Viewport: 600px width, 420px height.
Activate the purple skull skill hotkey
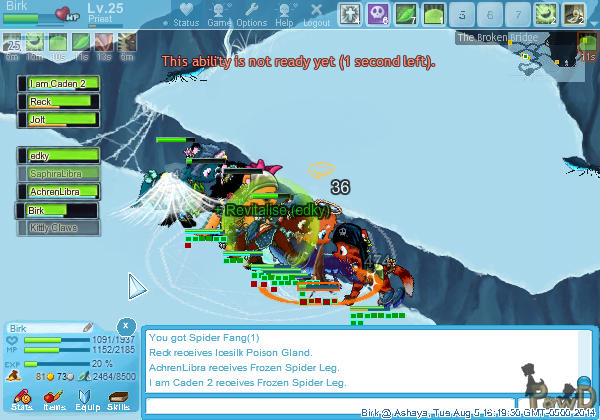point(378,14)
